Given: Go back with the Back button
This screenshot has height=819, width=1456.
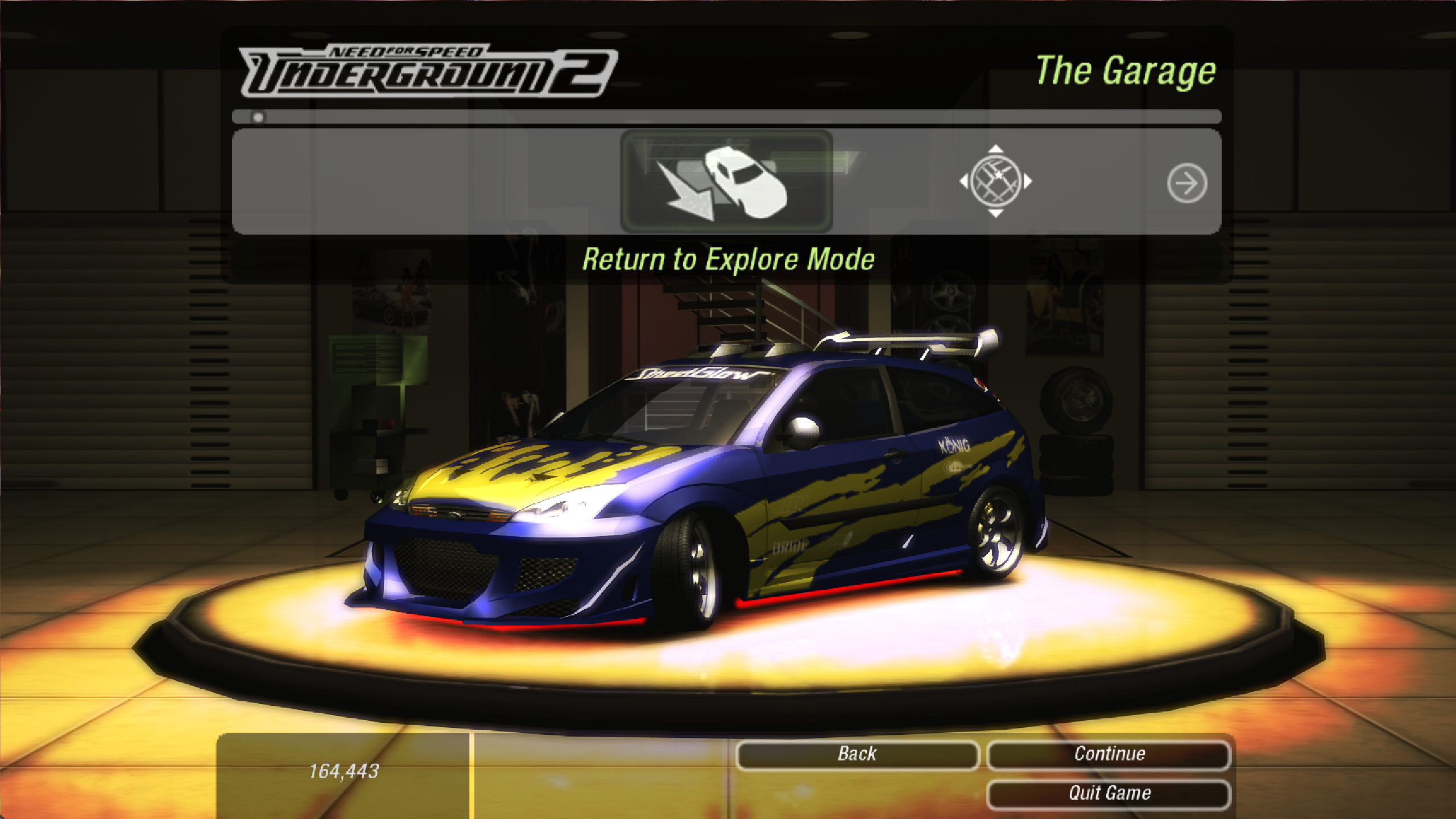Looking at the screenshot, I should pyautogui.click(x=857, y=754).
